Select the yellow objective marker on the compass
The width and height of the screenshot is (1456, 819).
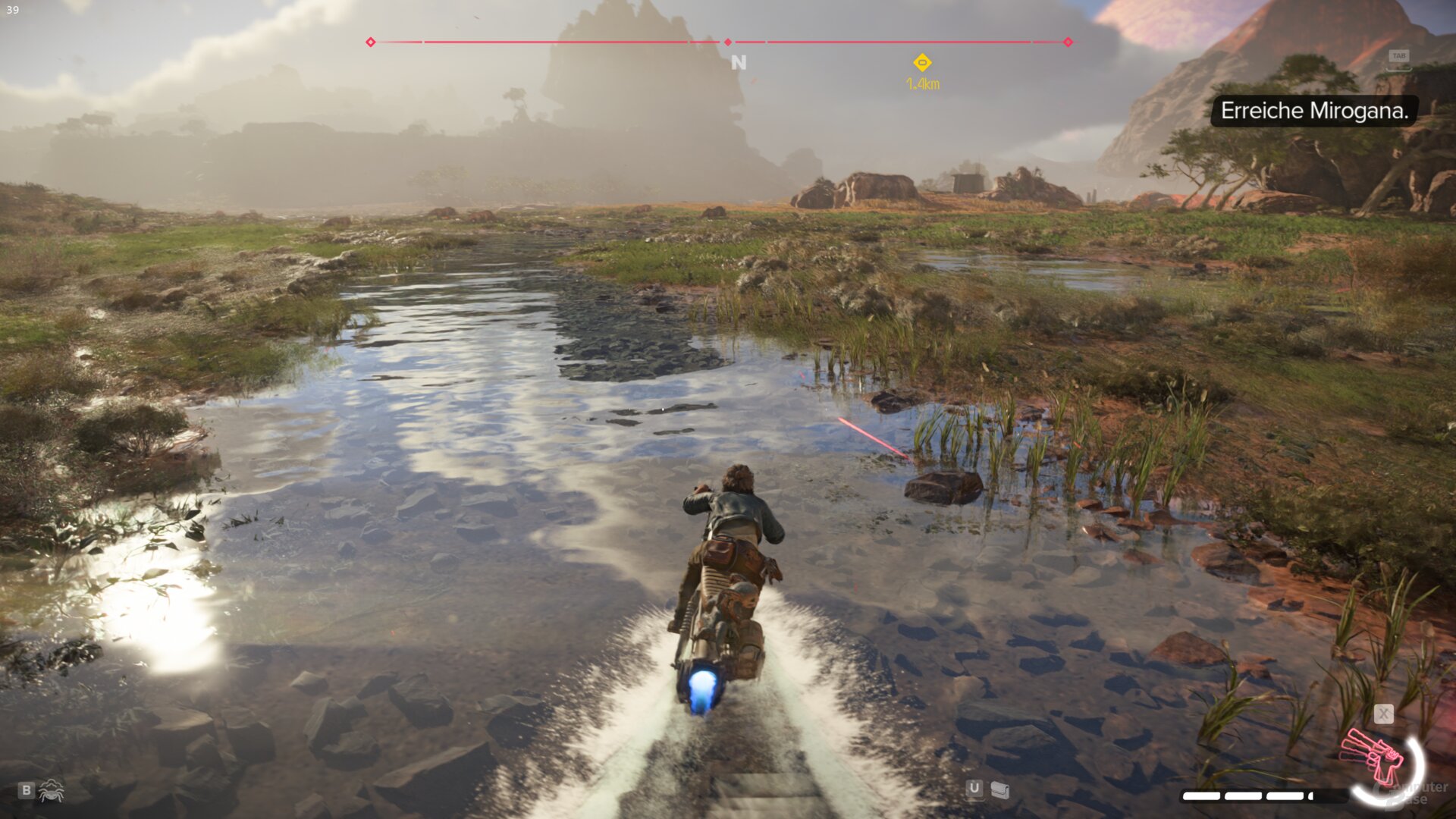click(922, 63)
